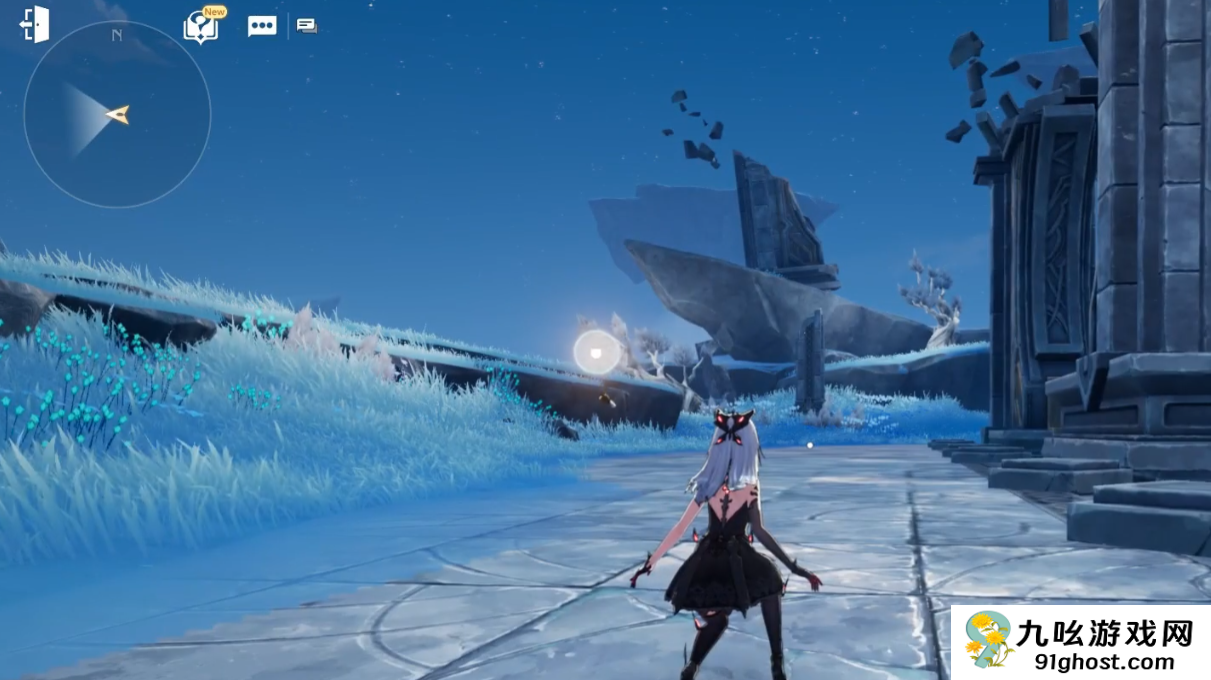Image resolution: width=1211 pixels, height=680 pixels.
Task: Open the circular minimap
Action: pos(117,114)
